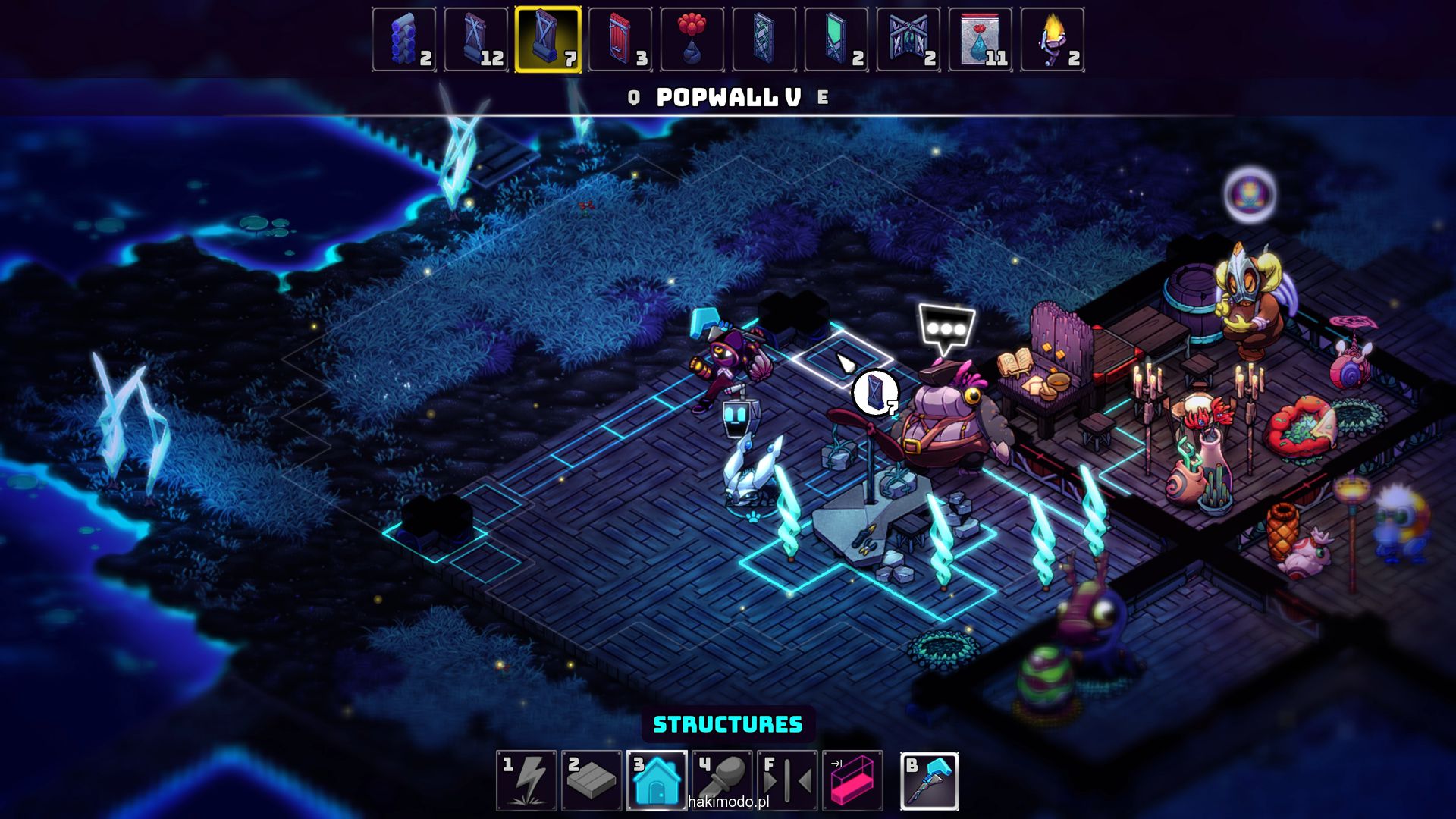
Task: Select the highlighted Popwall V slot
Action: point(548,39)
